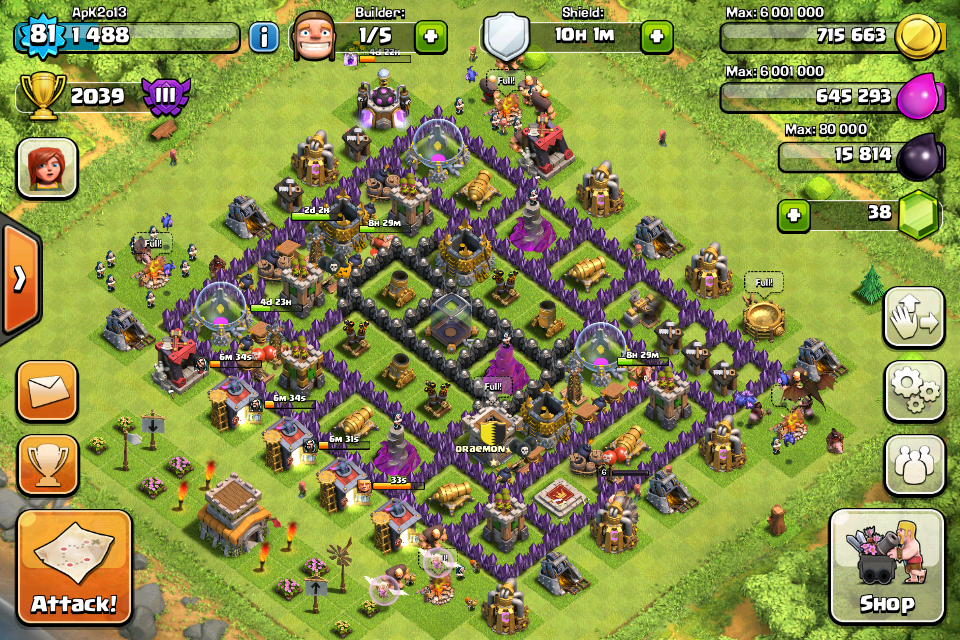Buy a shield using the plus button
960x640 pixels.
pyautogui.click(x=656, y=37)
